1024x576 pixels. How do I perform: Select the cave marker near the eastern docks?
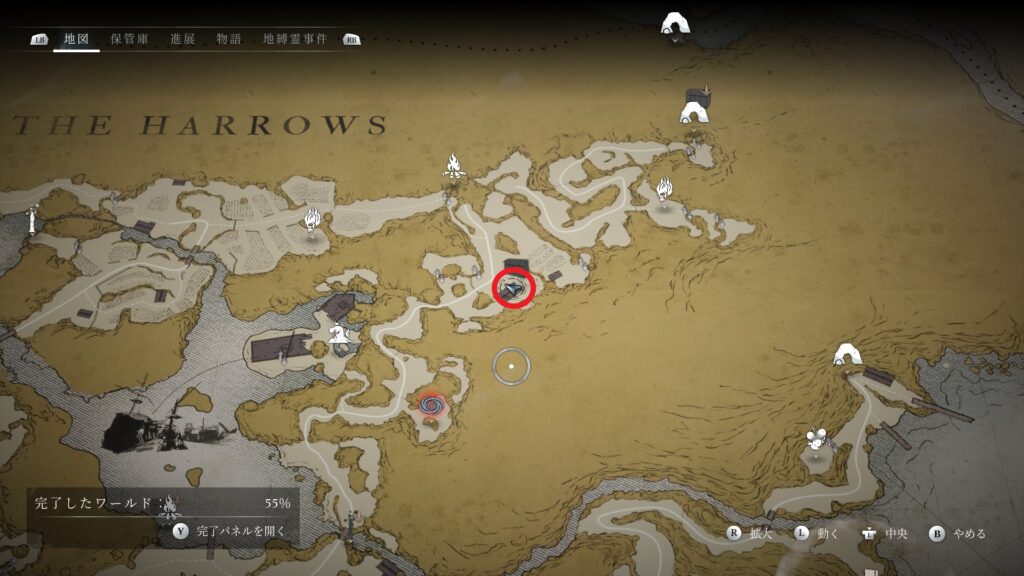pos(849,355)
